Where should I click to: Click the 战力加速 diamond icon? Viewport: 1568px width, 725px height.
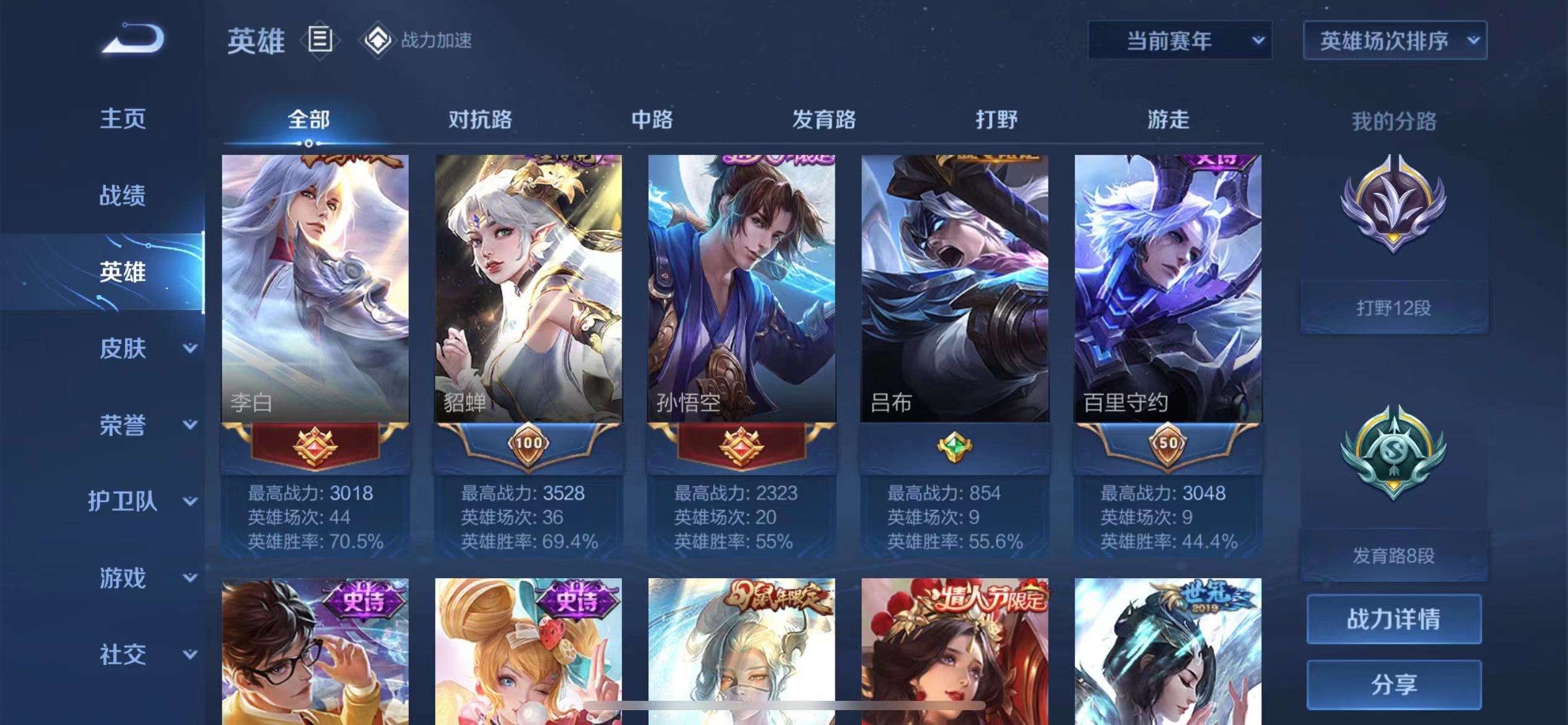(x=379, y=40)
